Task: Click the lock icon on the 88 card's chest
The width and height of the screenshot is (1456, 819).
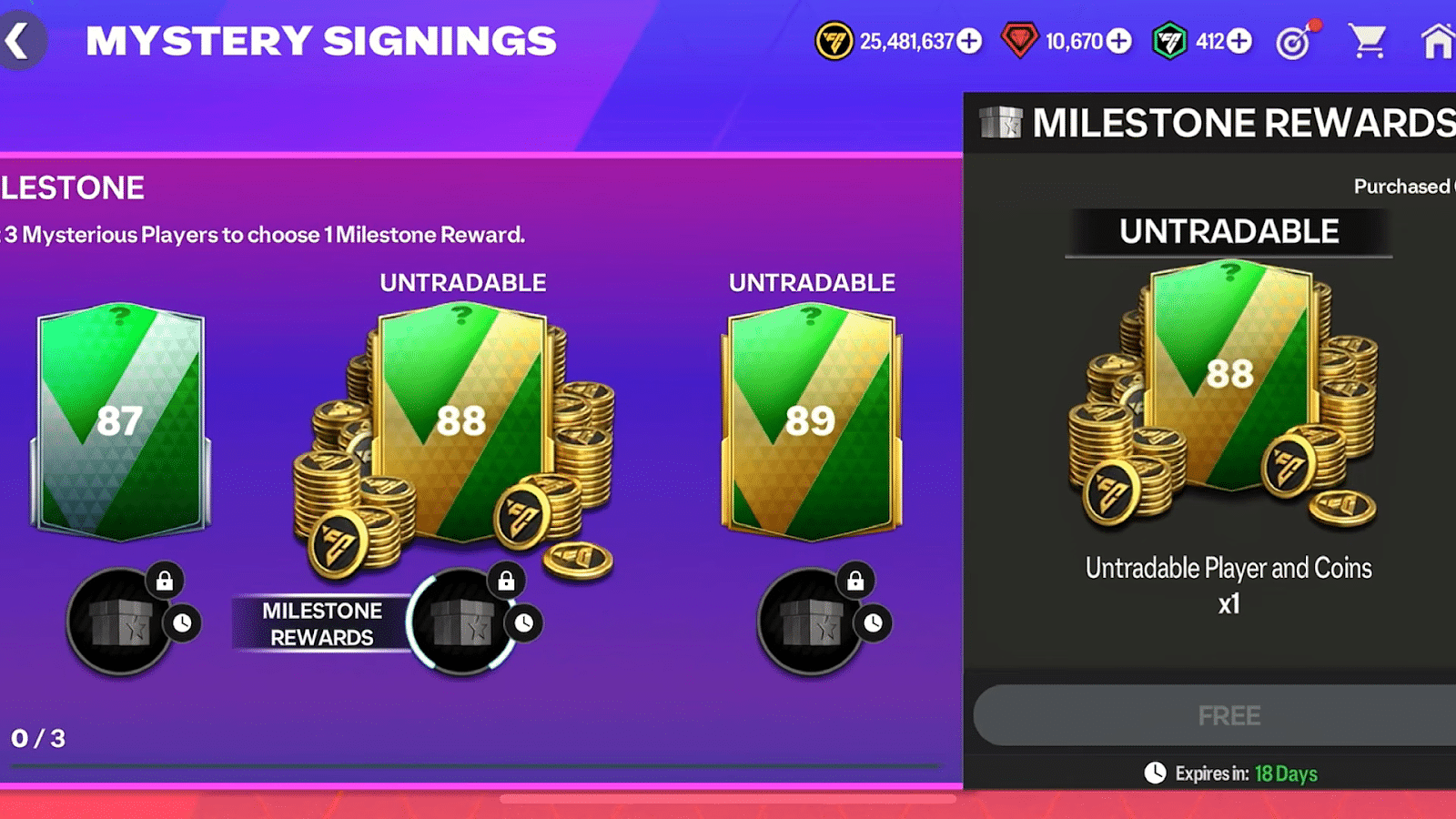Action: [505, 581]
